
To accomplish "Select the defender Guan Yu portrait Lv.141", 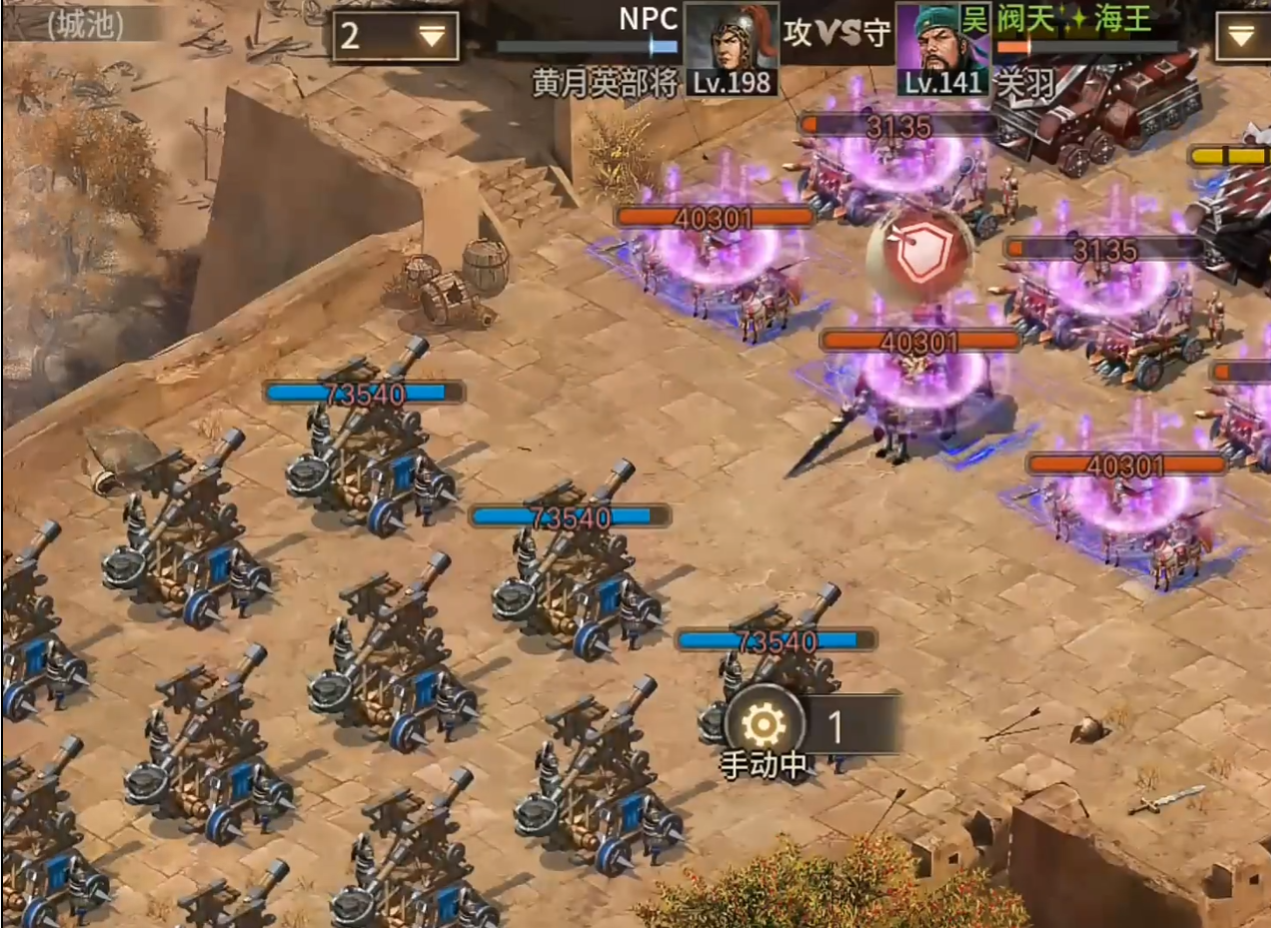I will click(941, 48).
